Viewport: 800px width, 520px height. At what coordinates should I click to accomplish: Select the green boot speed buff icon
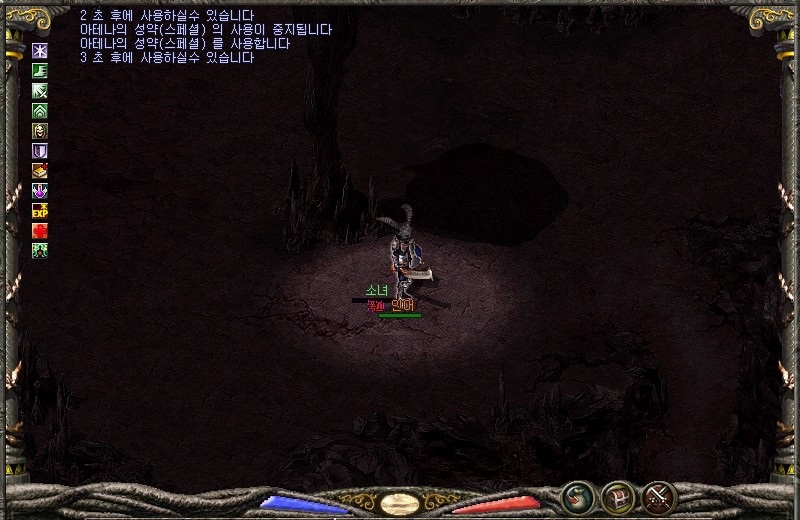pyautogui.click(x=40, y=70)
